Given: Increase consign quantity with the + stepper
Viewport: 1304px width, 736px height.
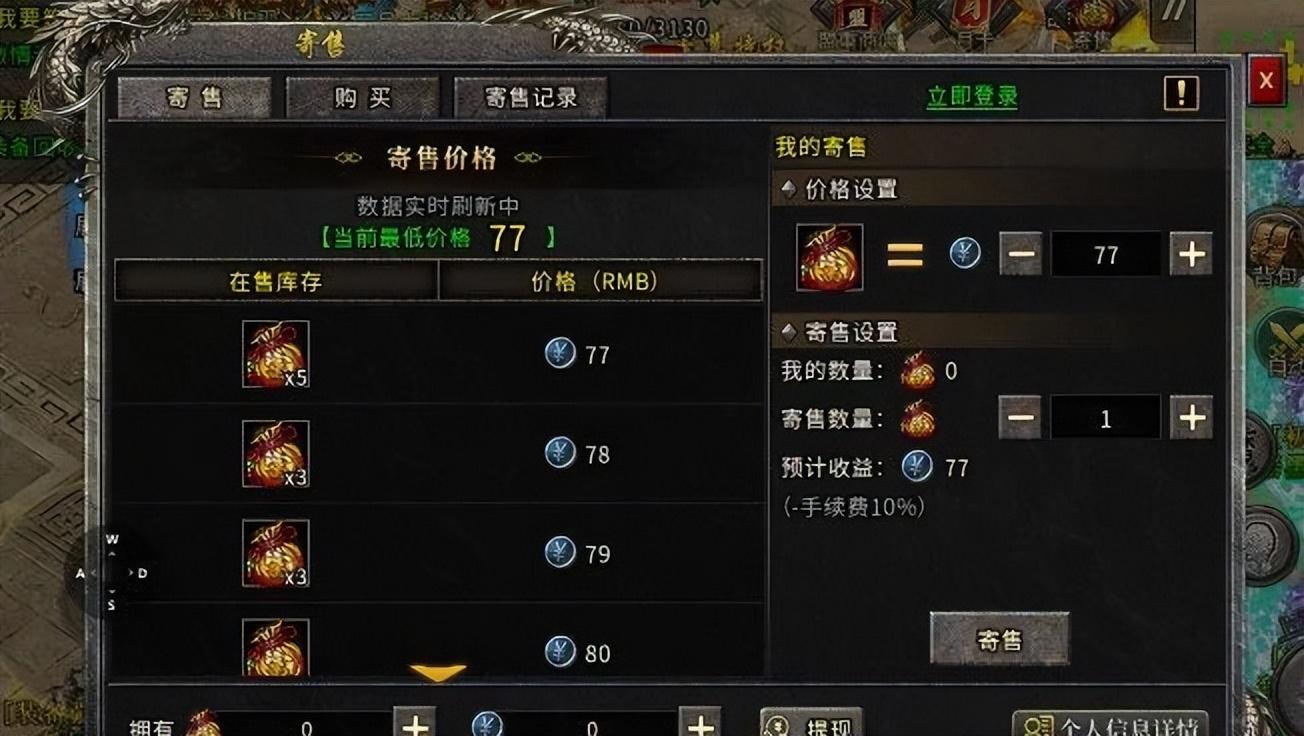Looking at the screenshot, I should 1190,417.
